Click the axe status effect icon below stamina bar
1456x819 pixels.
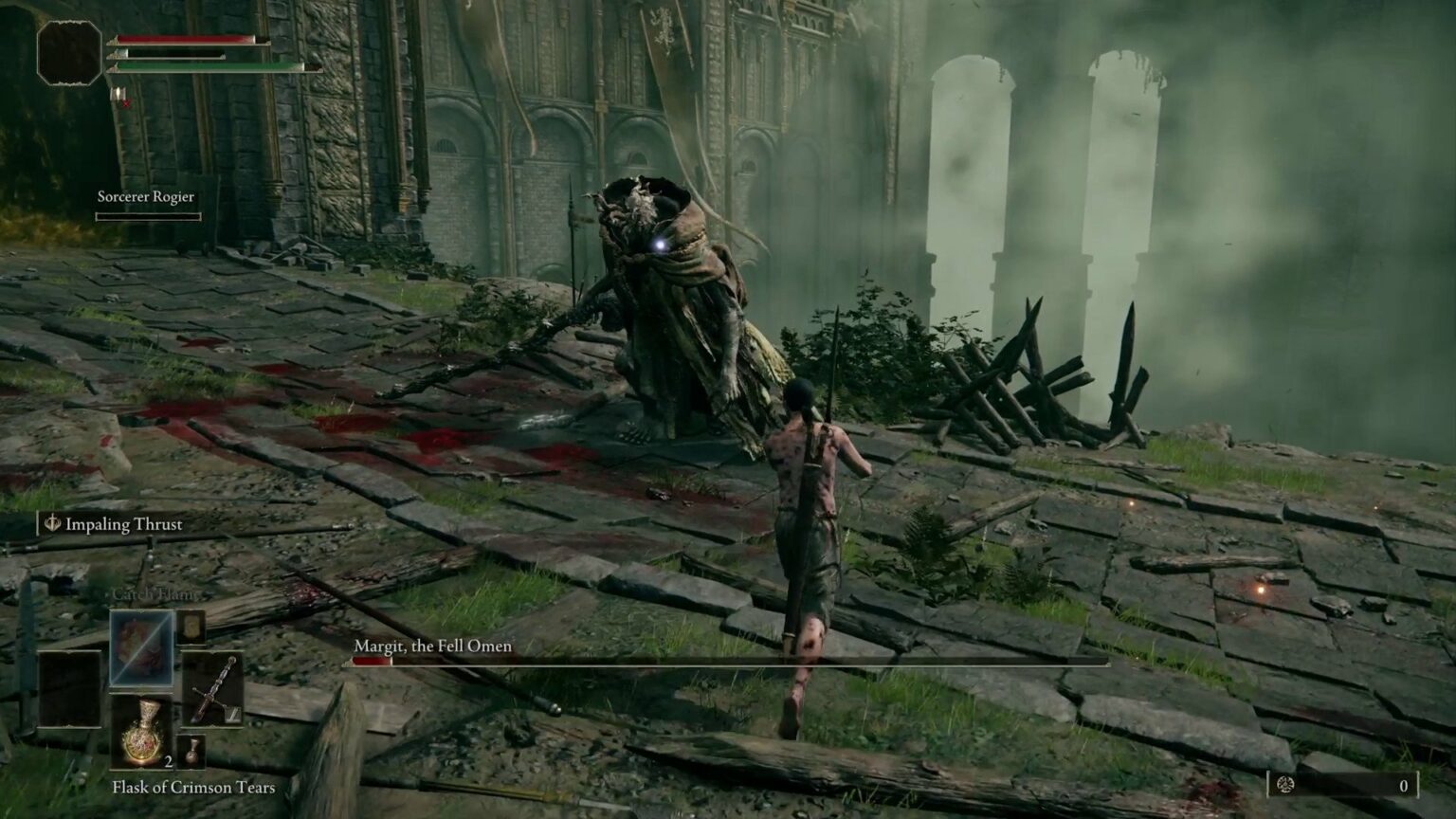click(118, 93)
